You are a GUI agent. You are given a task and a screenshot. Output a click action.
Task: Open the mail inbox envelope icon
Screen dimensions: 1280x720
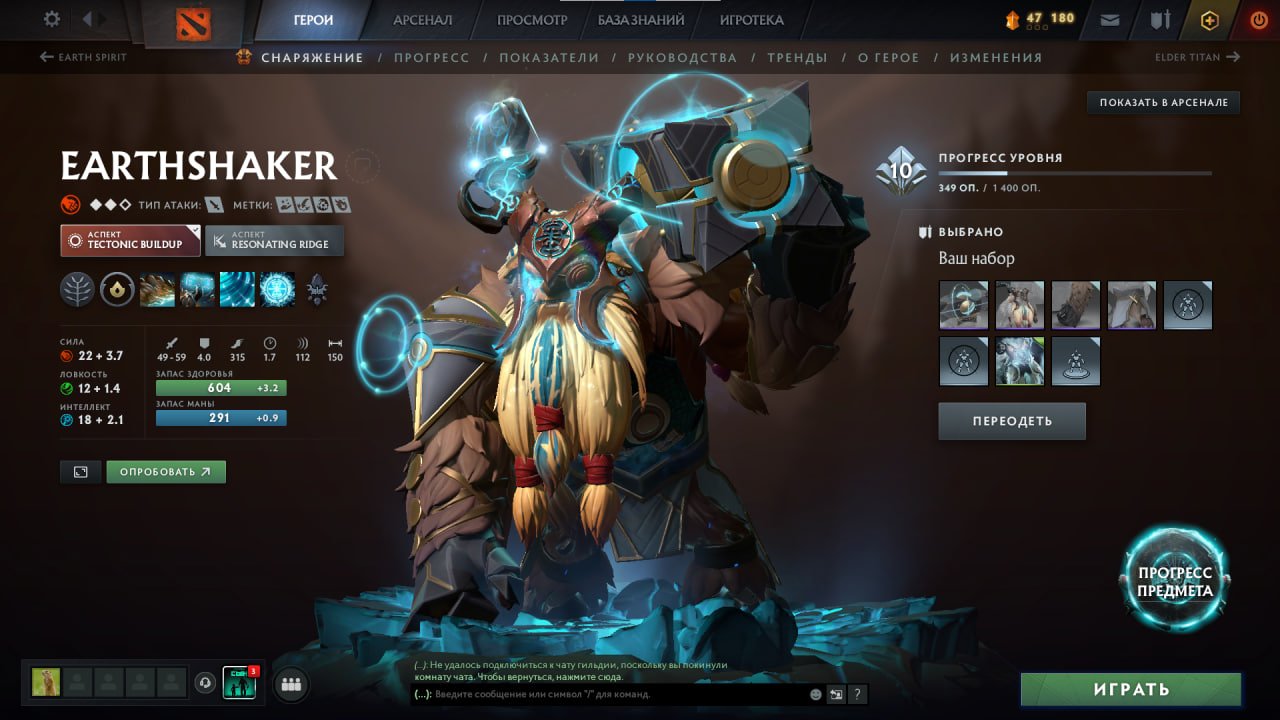pos(1107,18)
